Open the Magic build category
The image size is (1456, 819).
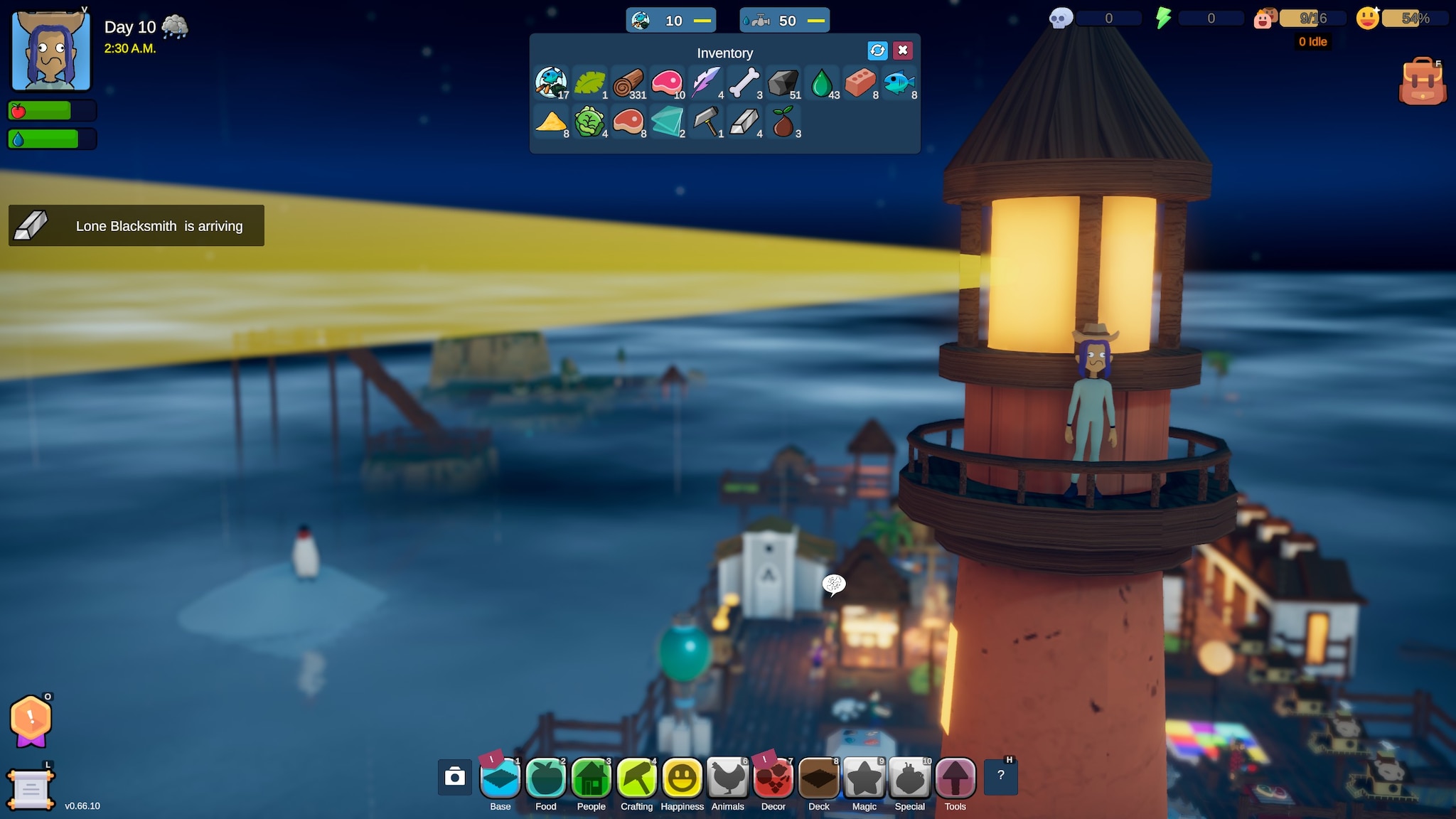pyautogui.click(x=864, y=778)
